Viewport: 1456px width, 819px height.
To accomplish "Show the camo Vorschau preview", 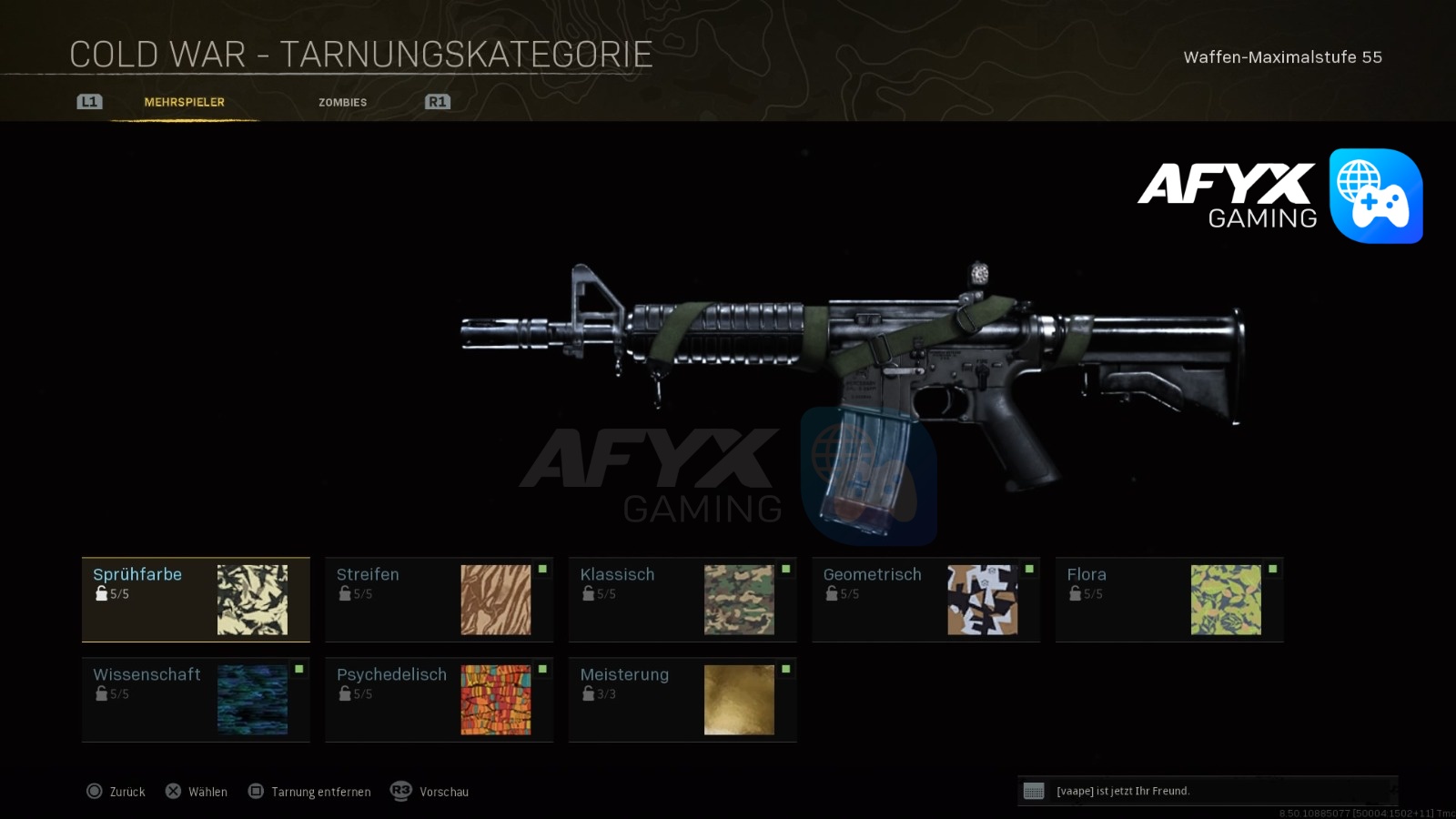I will click(x=430, y=792).
